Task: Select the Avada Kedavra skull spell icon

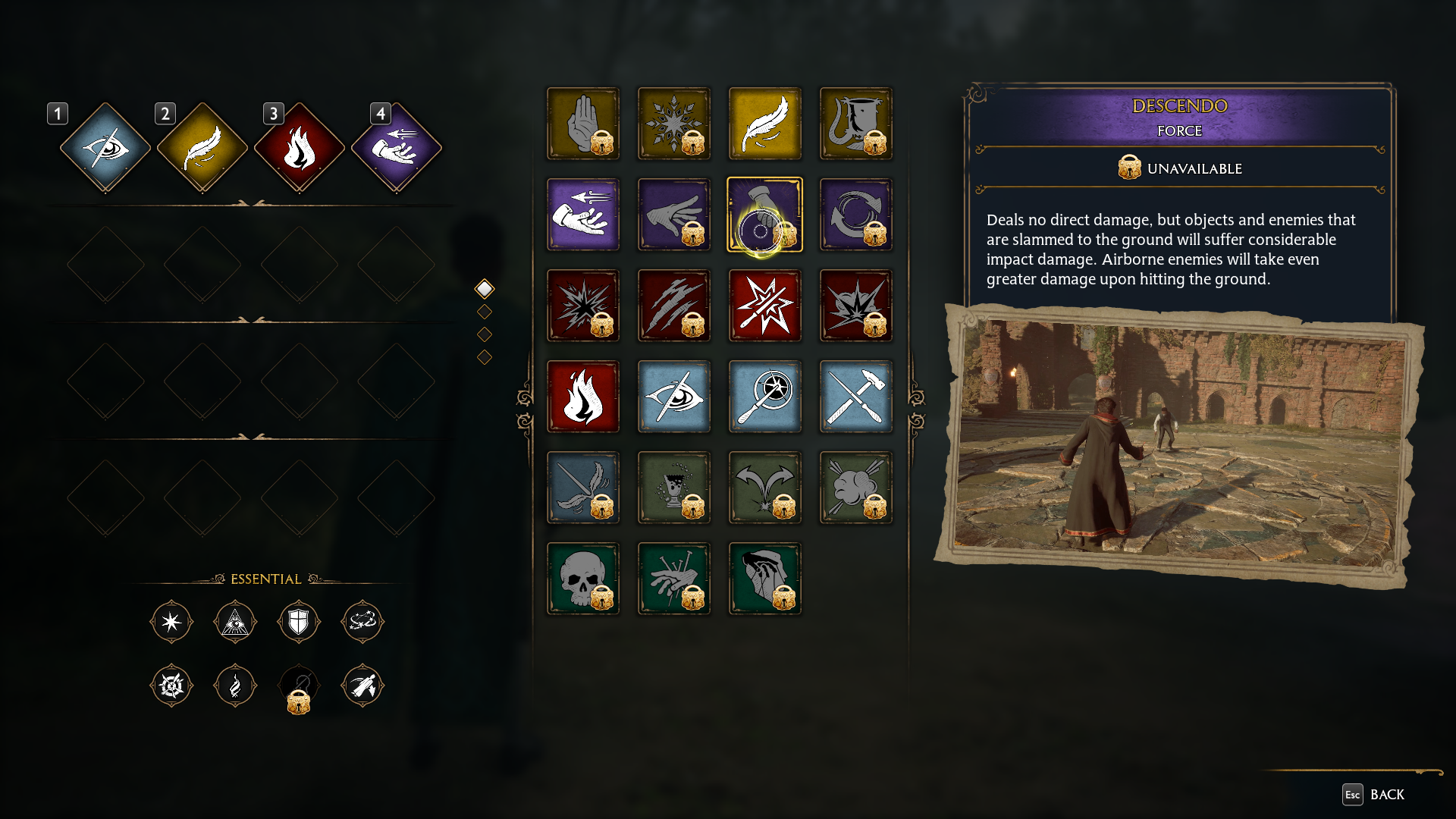Action: [x=582, y=579]
